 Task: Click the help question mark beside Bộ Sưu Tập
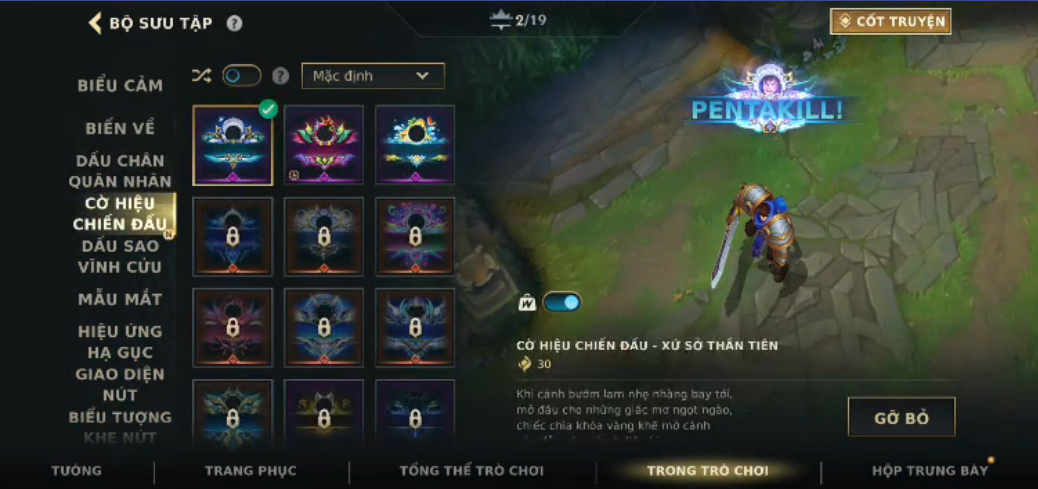click(x=234, y=23)
